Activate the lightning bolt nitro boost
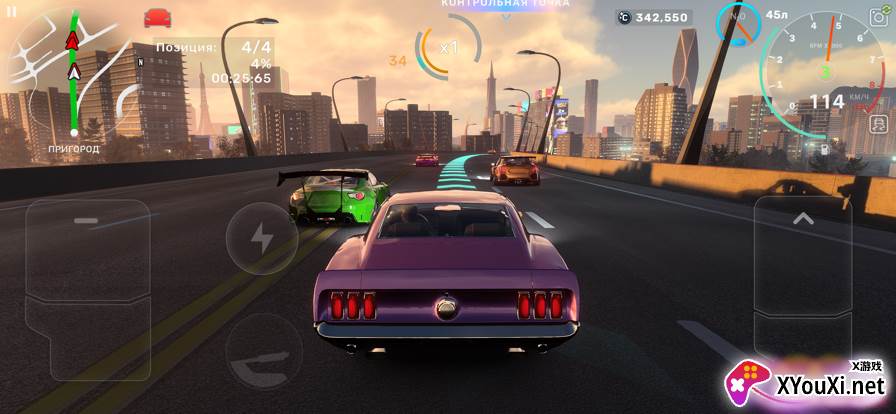The image size is (896, 414). [x=261, y=238]
